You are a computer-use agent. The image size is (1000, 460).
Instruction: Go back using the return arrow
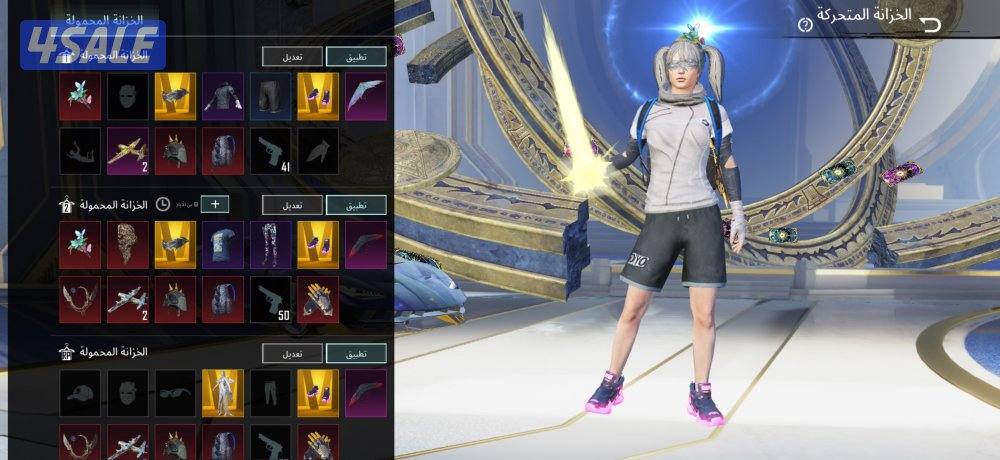(930, 25)
